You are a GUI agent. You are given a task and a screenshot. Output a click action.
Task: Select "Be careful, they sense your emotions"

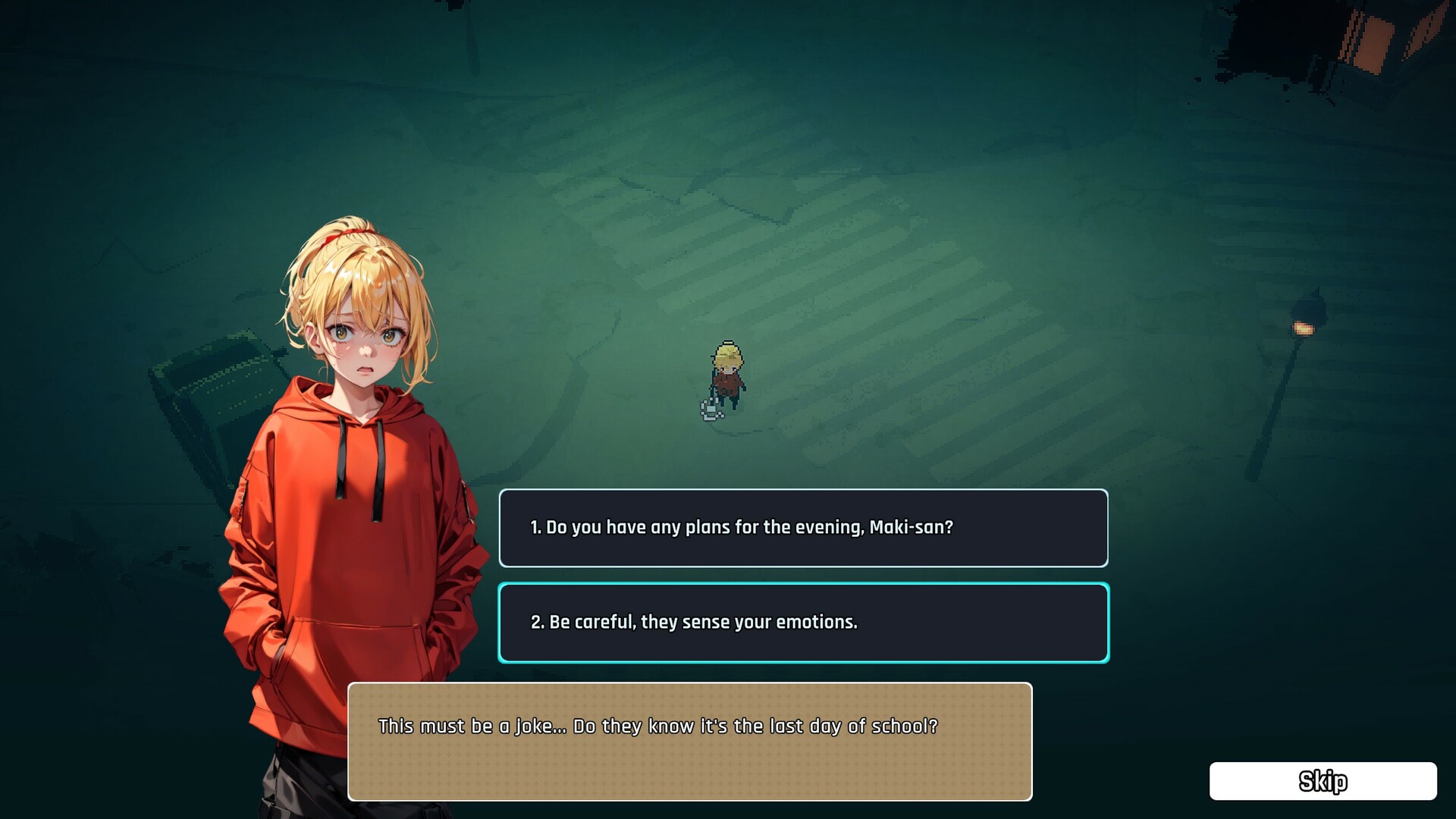803,623
